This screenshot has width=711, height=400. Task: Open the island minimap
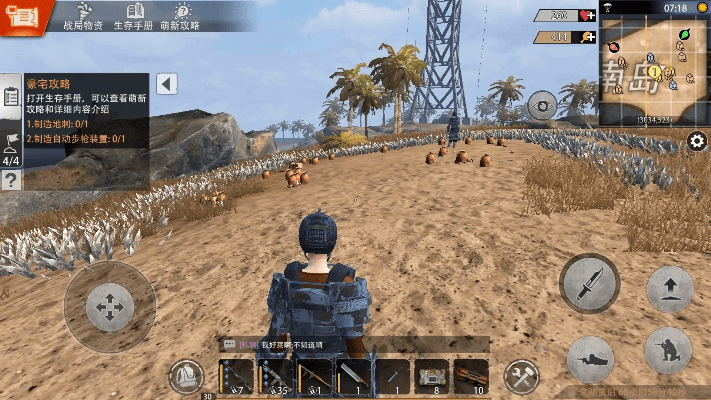tap(654, 68)
